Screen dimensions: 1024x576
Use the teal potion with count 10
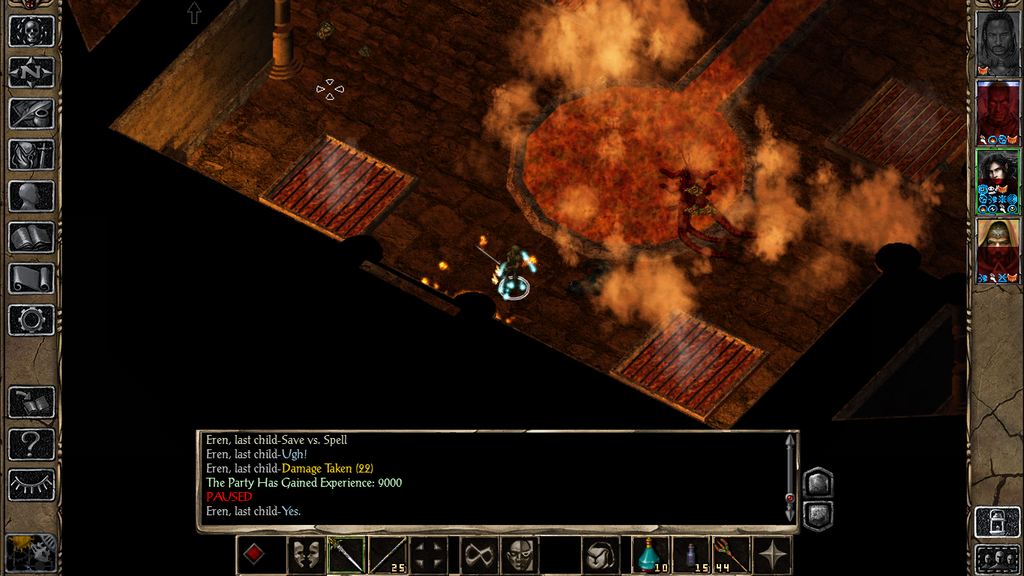[x=651, y=555]
